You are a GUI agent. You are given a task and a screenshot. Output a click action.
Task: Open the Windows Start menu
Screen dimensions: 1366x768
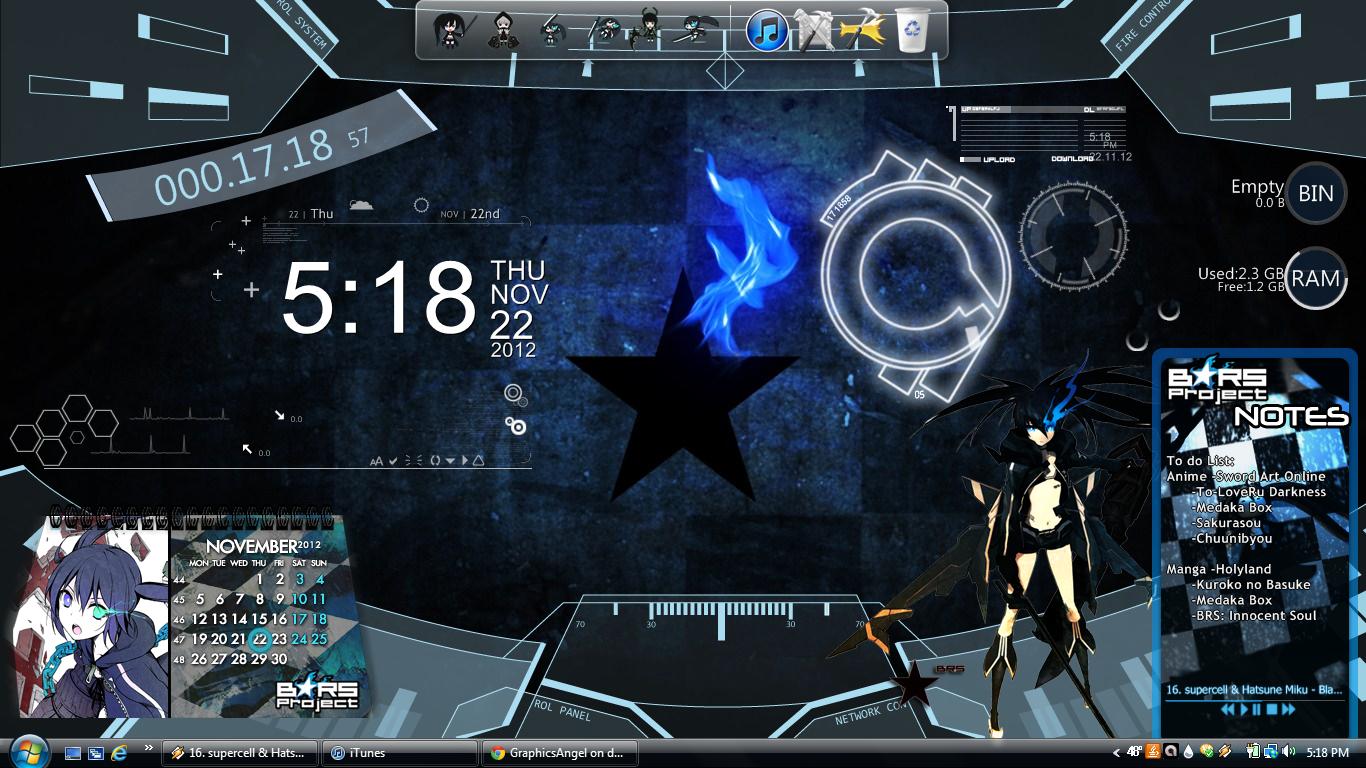27,752
